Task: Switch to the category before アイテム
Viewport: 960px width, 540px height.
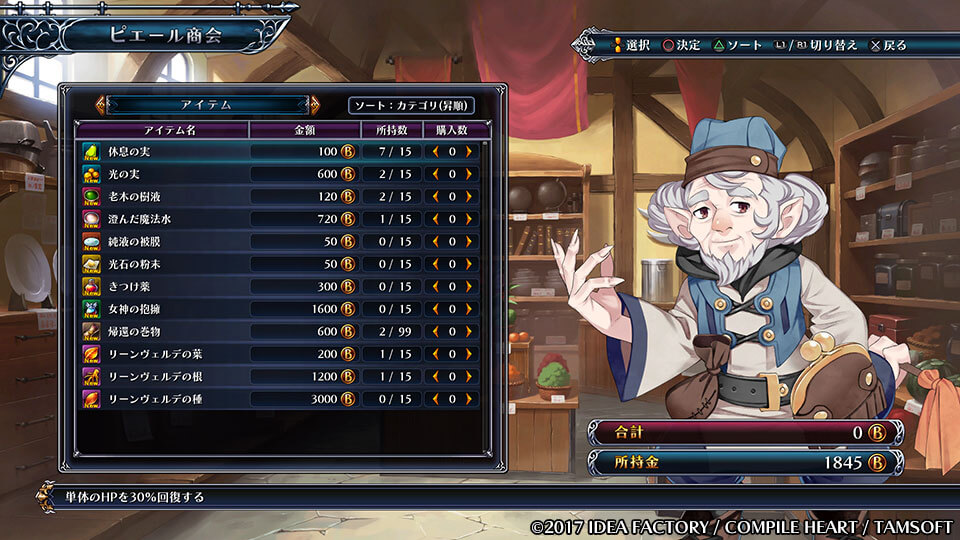Action: (x=100, y=104)
